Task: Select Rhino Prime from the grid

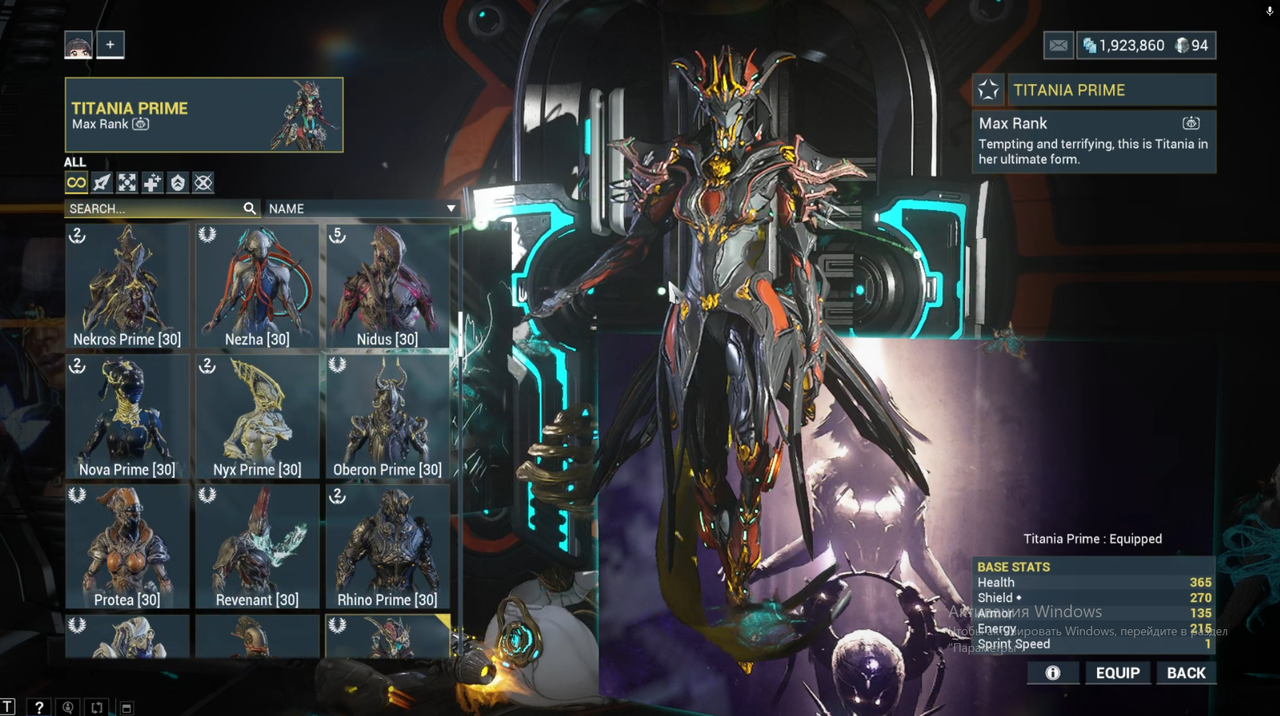Action: pos(387,547)
